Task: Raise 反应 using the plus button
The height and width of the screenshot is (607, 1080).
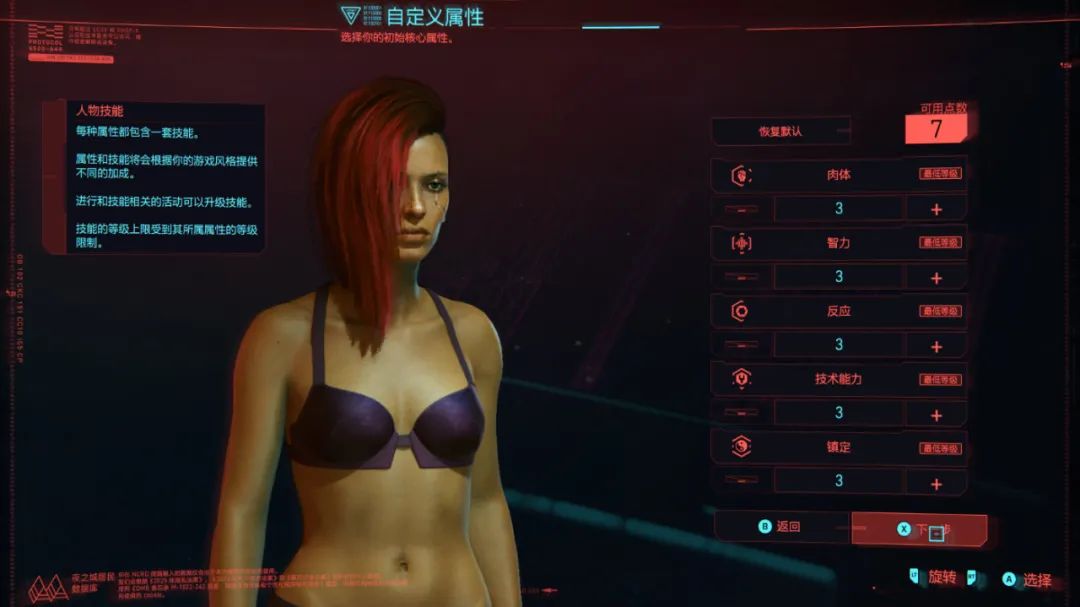Action: pyautogui.click(x=936, y=346)
